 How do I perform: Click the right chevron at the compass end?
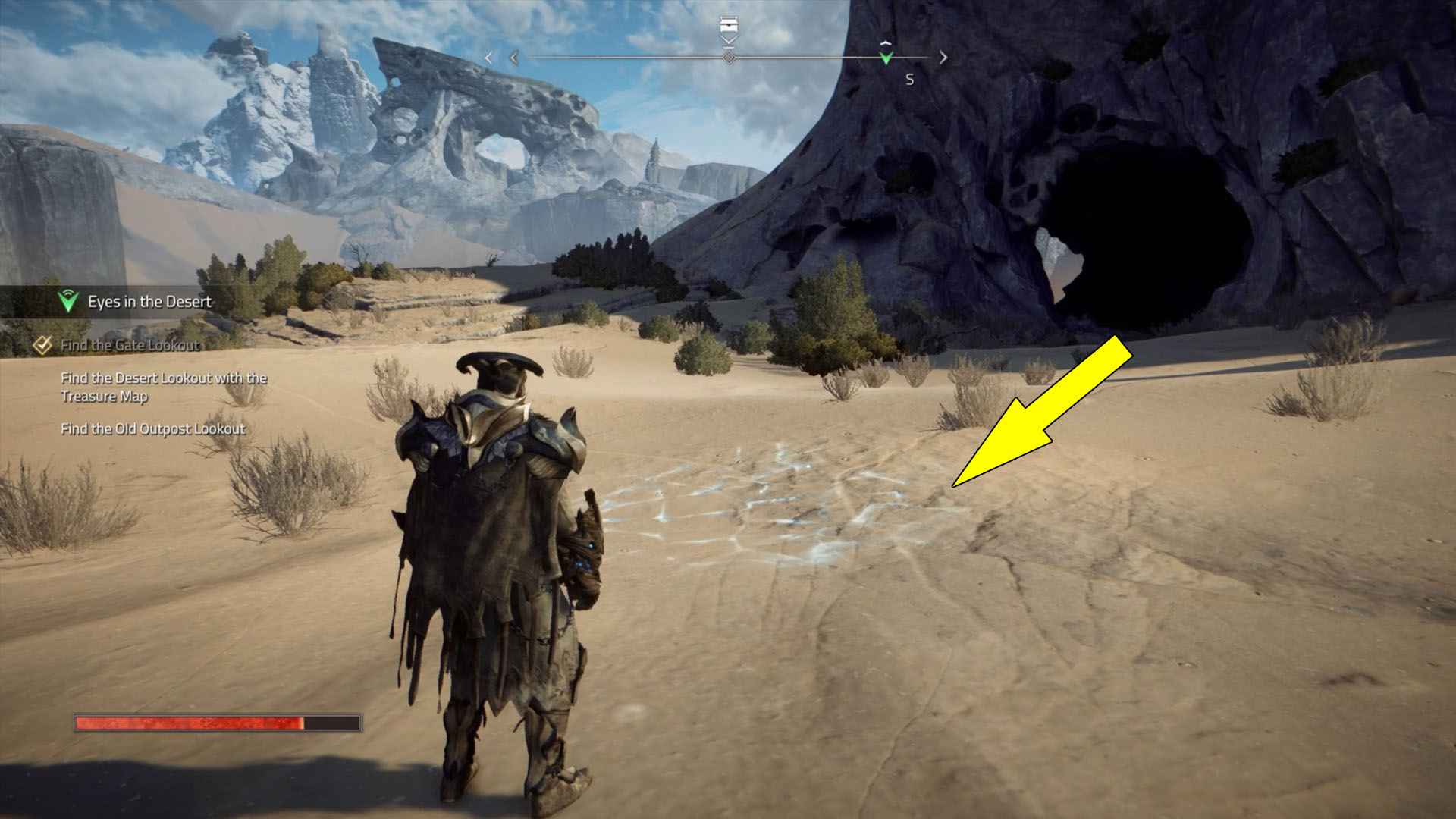(x=942, y=56)
